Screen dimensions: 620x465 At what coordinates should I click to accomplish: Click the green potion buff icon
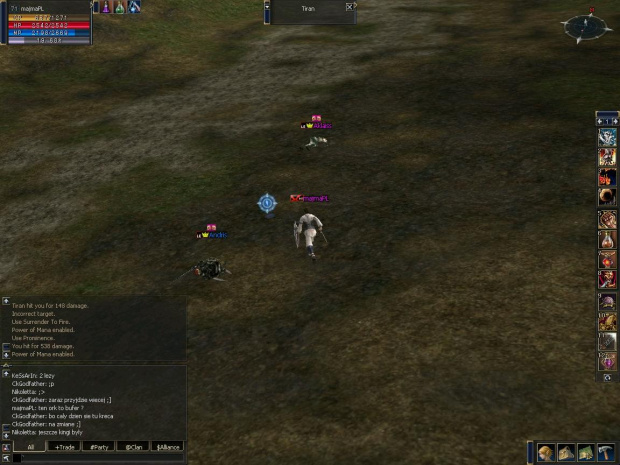coord(119,7)
